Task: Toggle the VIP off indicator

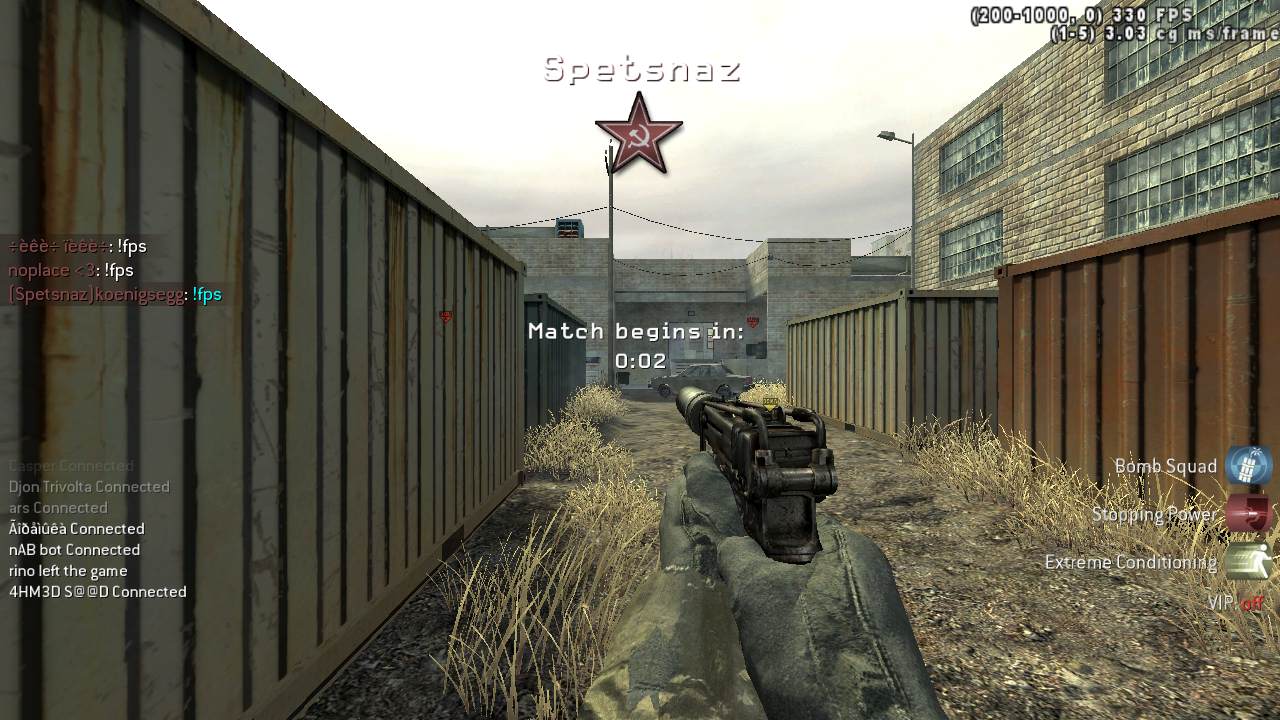Action: (1236, 603)
